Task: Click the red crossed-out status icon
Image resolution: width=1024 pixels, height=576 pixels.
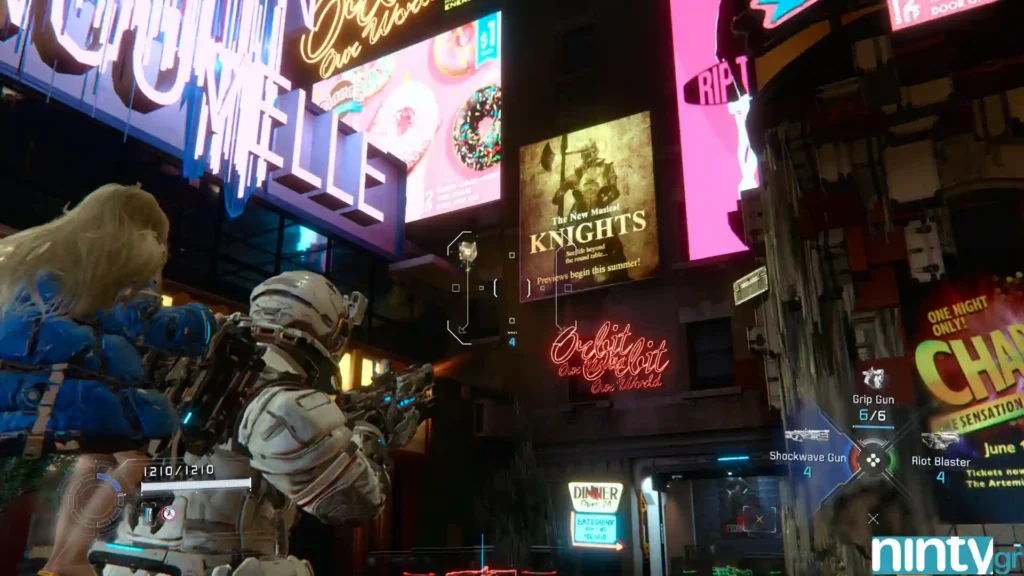Action: click(x=168, y=513)
